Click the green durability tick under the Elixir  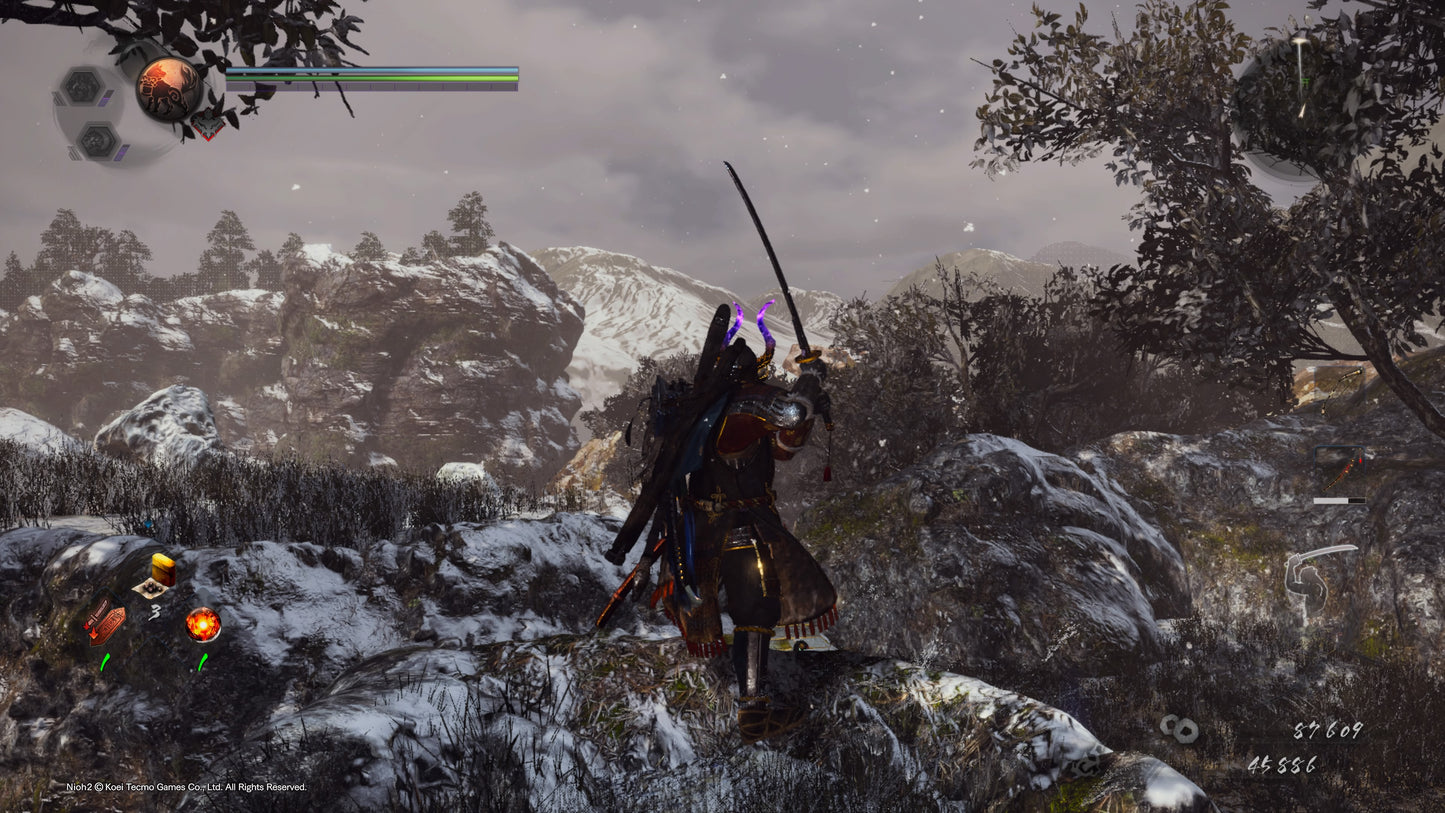pyautogui.click(x=103, y=660)
